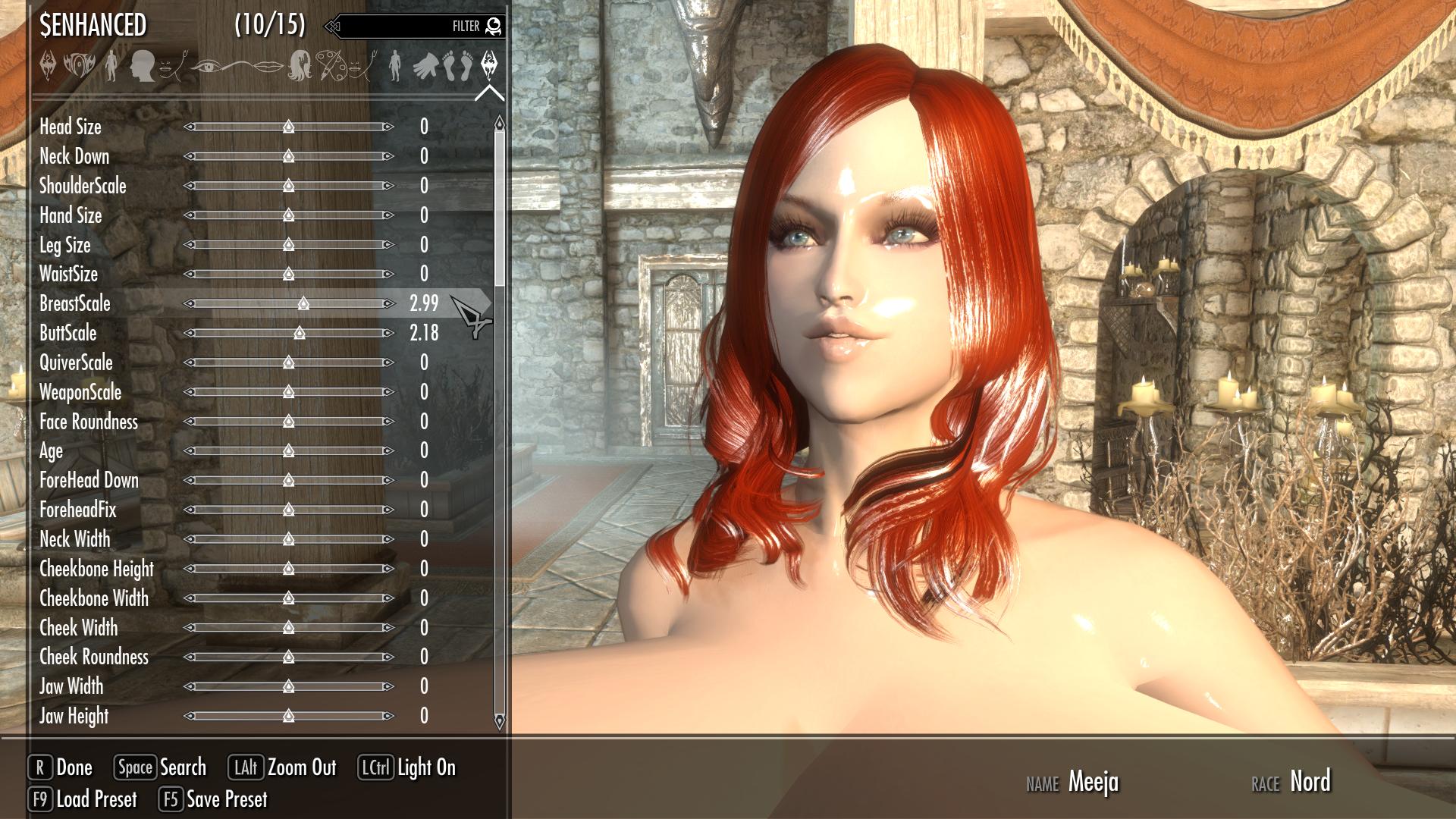1456x819 pixels.
Task: Choose the hands category tab
Action: [427, 67]
